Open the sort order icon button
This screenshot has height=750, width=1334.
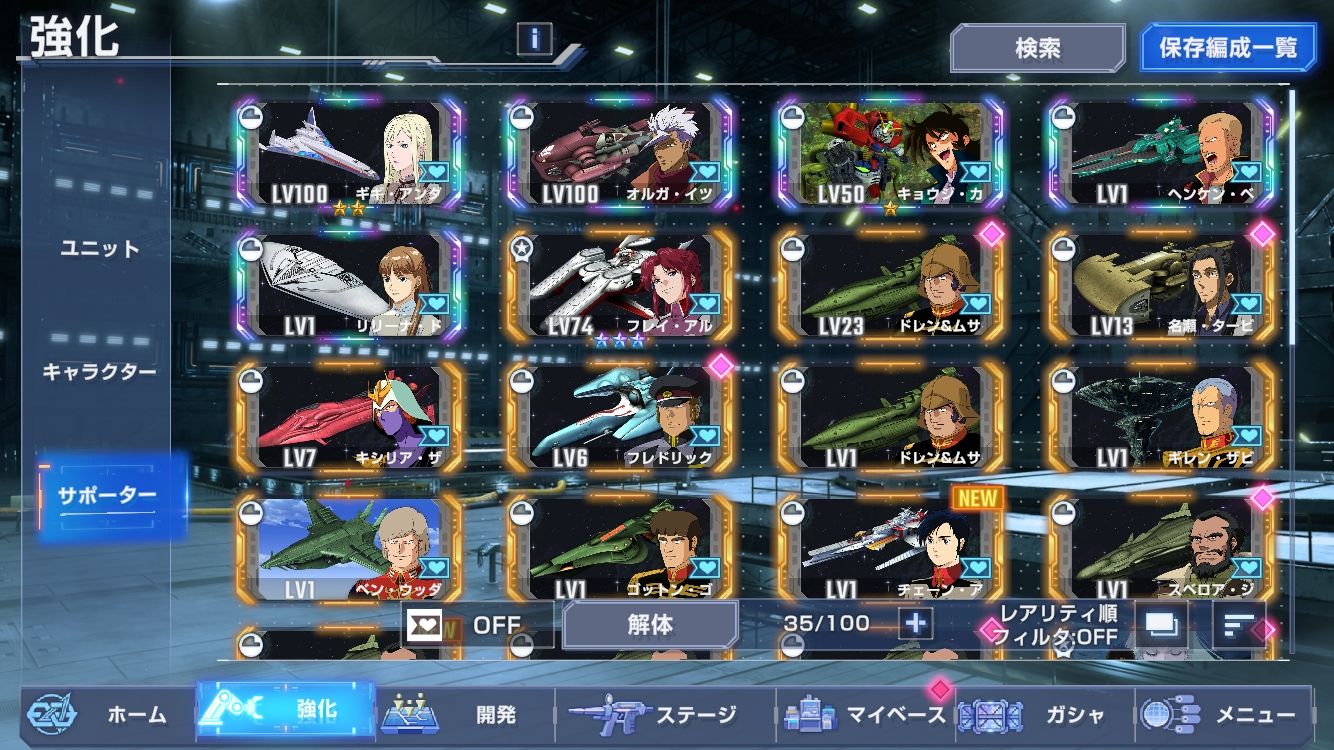point(1238,625)
